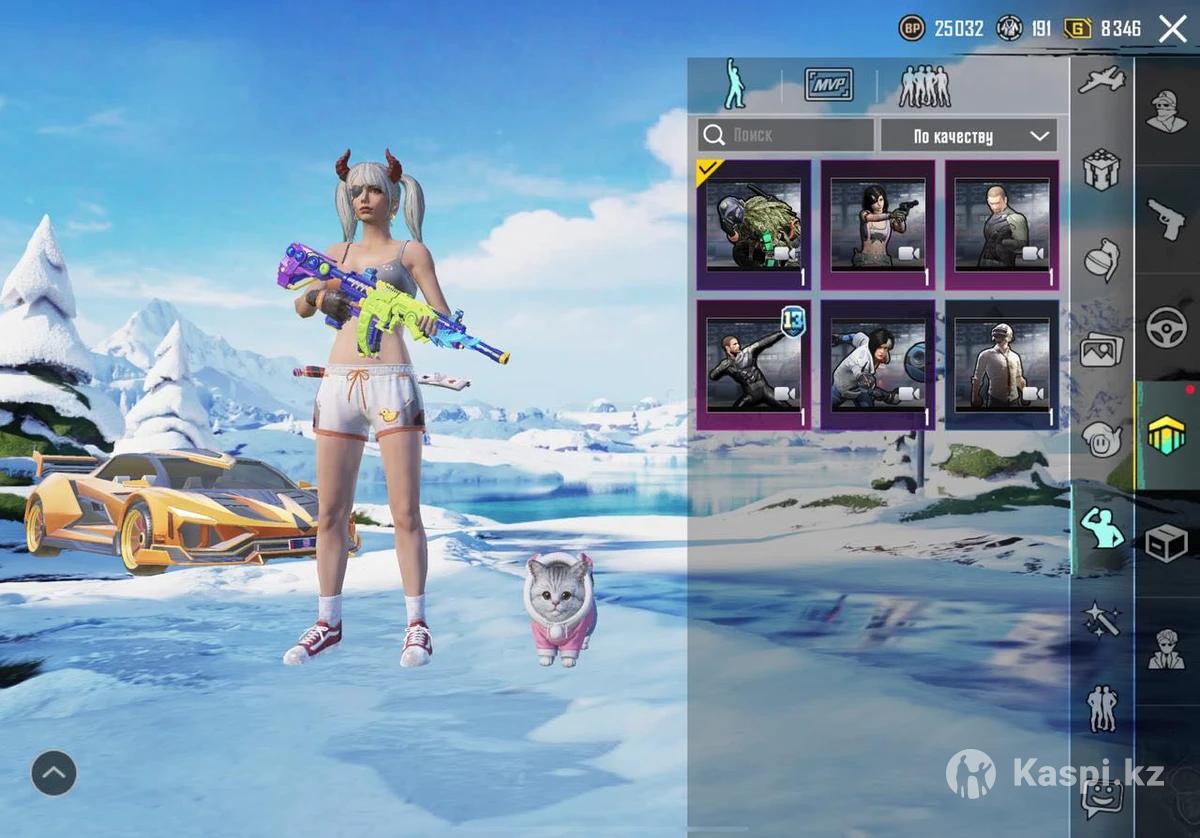Close the inventory screen
This screenshot has height=838, width=1200.
pyautogui.click(x=1172, y=29)
